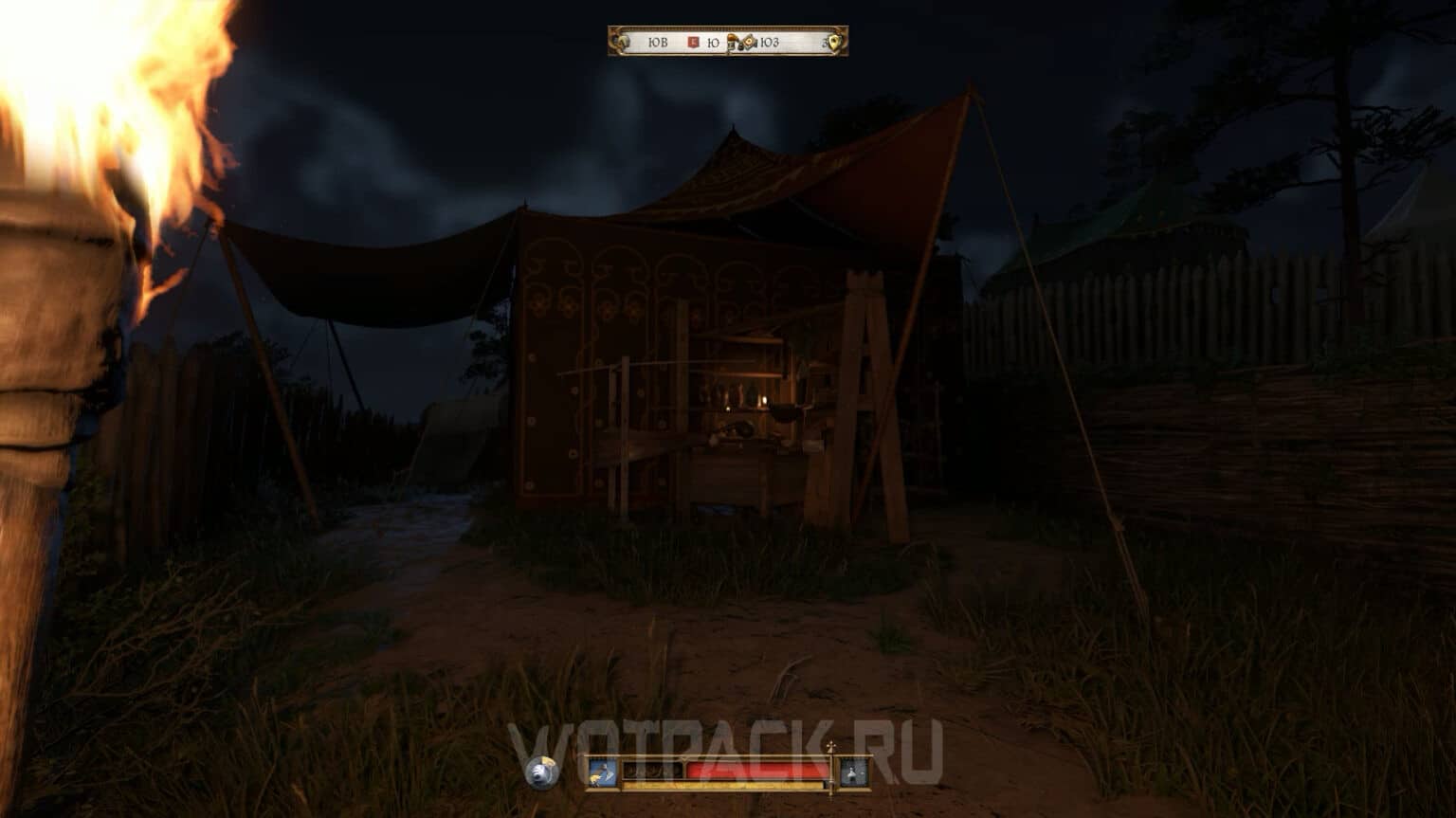This screenshot has height=818, width=1456.
Task: Select the ЮВ heading on the compass bar
Action: click(658, 42)
